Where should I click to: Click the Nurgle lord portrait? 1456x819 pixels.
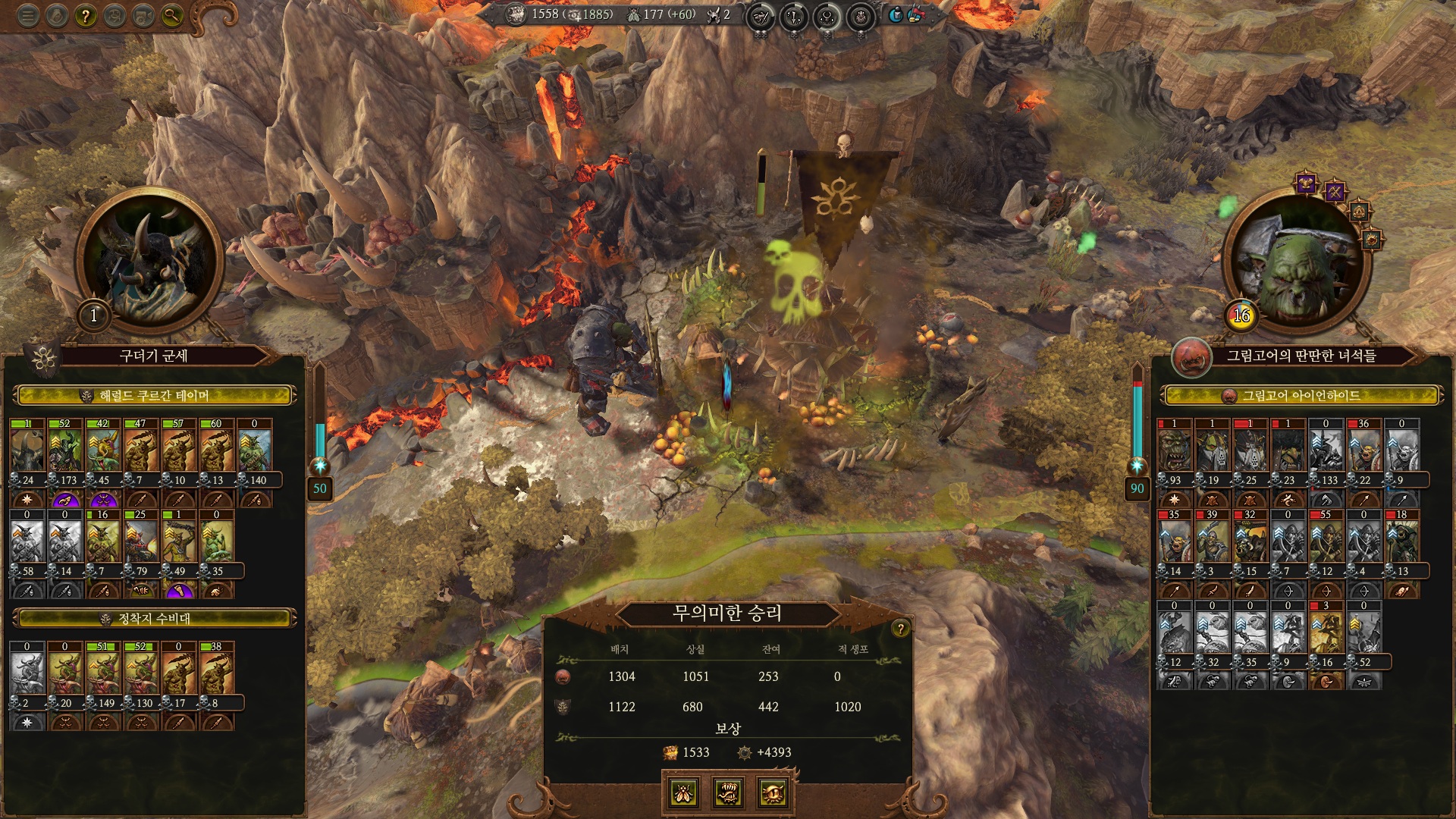(149, 258)
